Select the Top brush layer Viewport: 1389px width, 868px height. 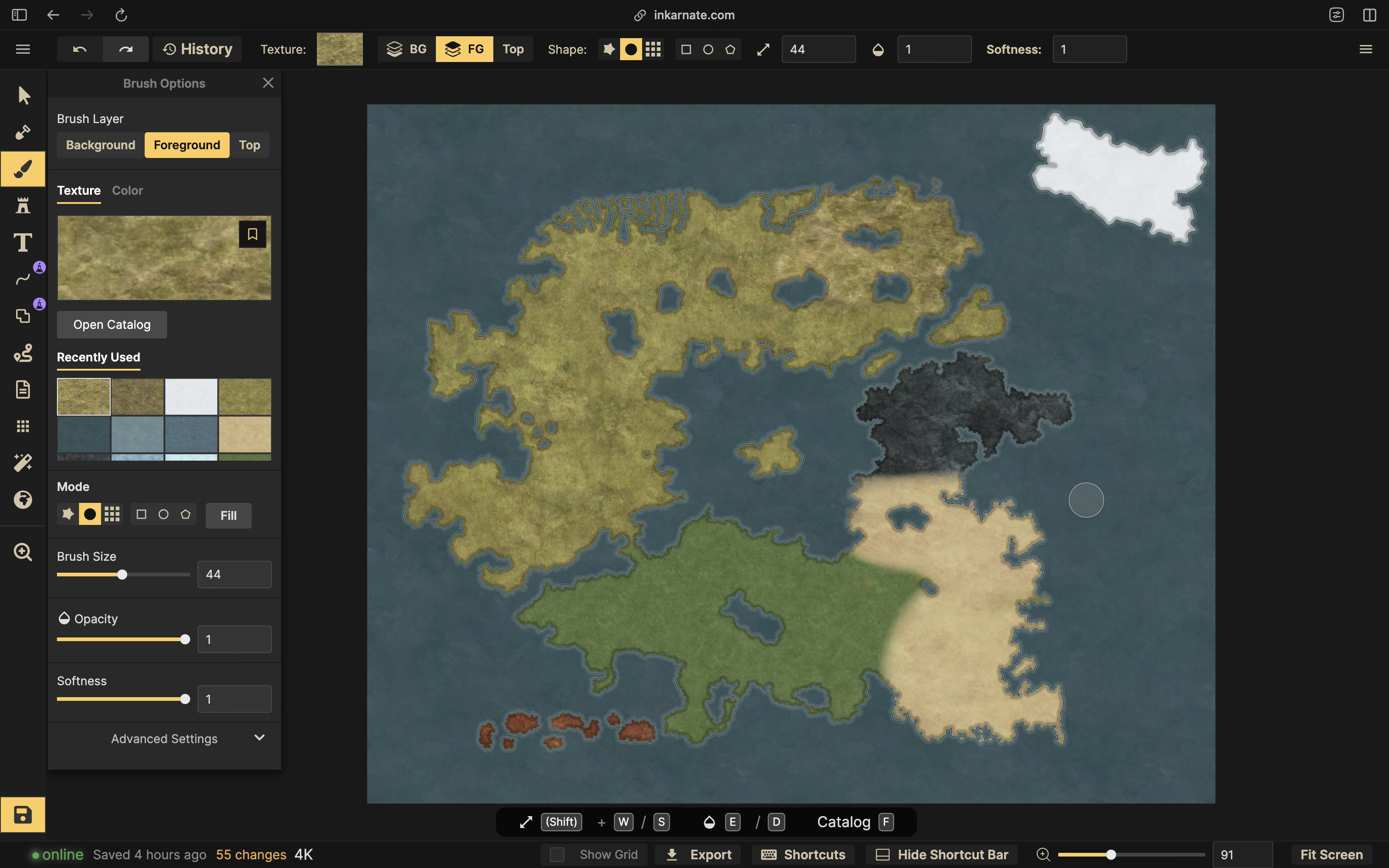click(249, 145)
